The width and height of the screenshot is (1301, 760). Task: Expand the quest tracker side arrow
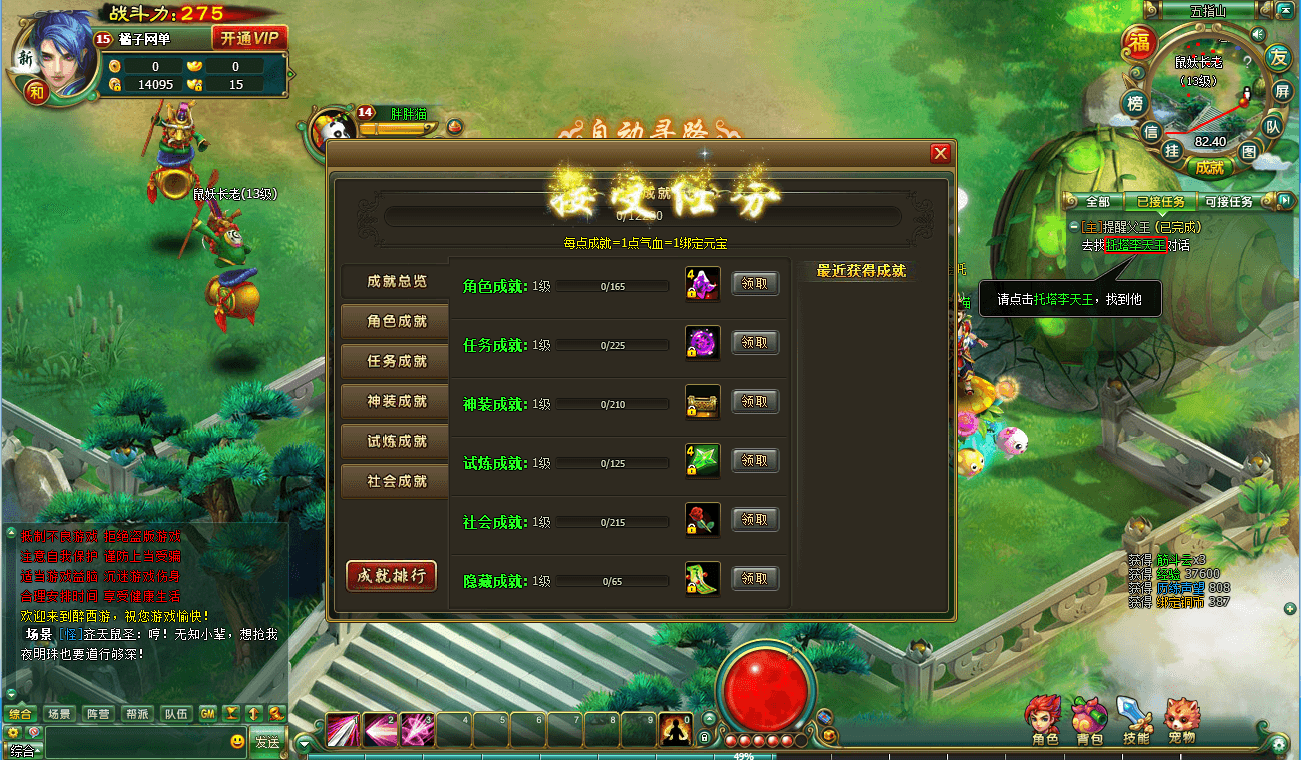coord(1283,200)
